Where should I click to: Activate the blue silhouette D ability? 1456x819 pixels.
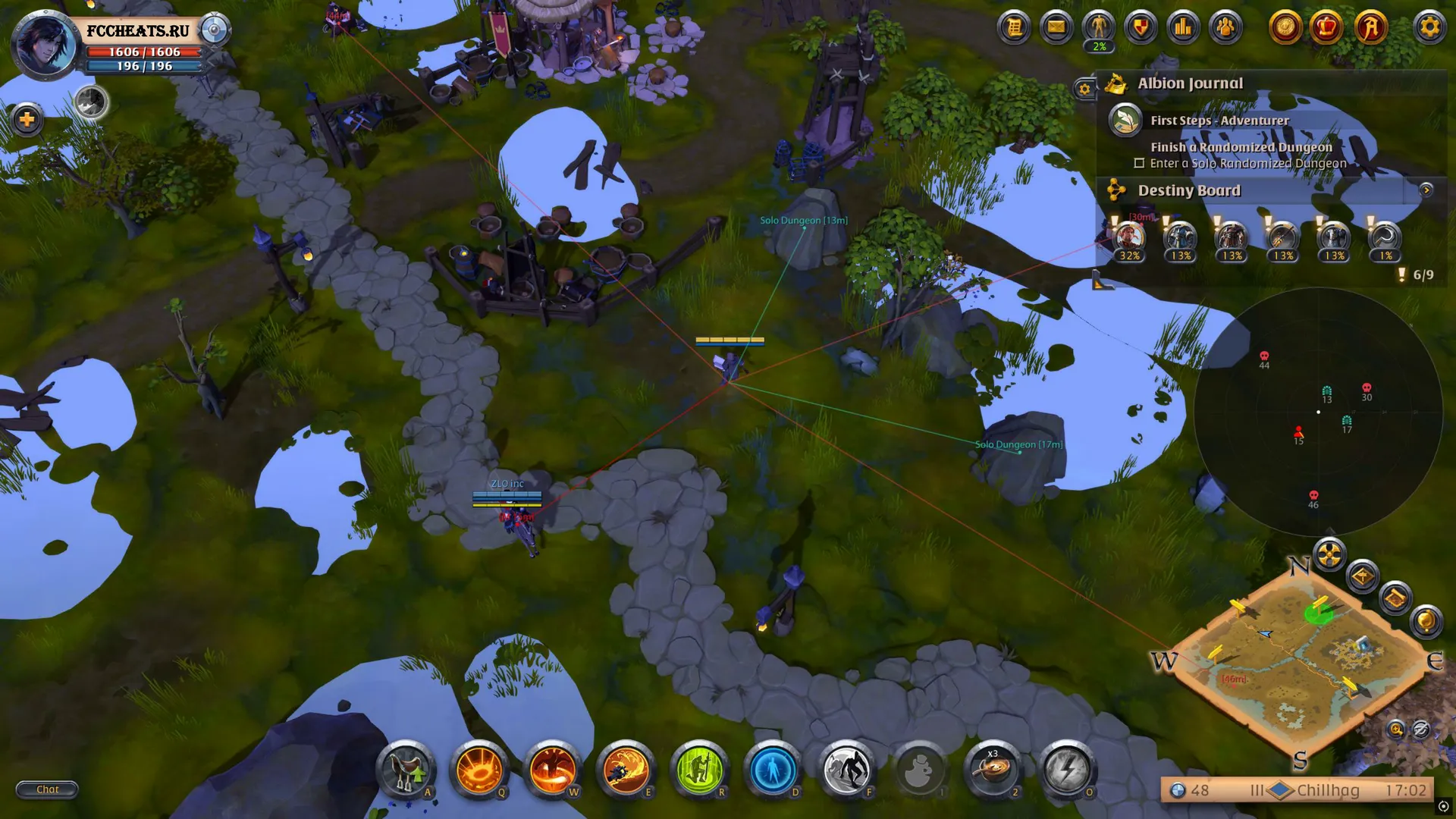(773, 770)
